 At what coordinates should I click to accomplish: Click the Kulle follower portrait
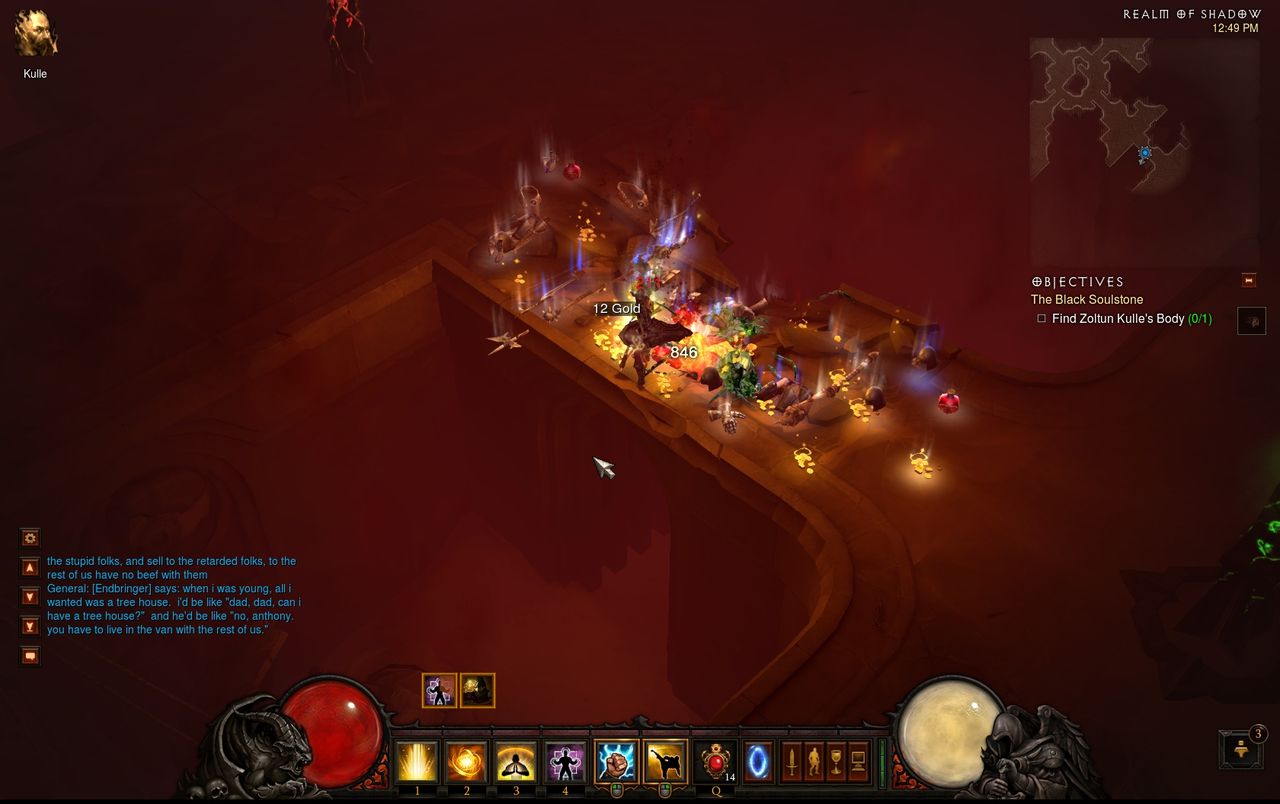[35, 33]
